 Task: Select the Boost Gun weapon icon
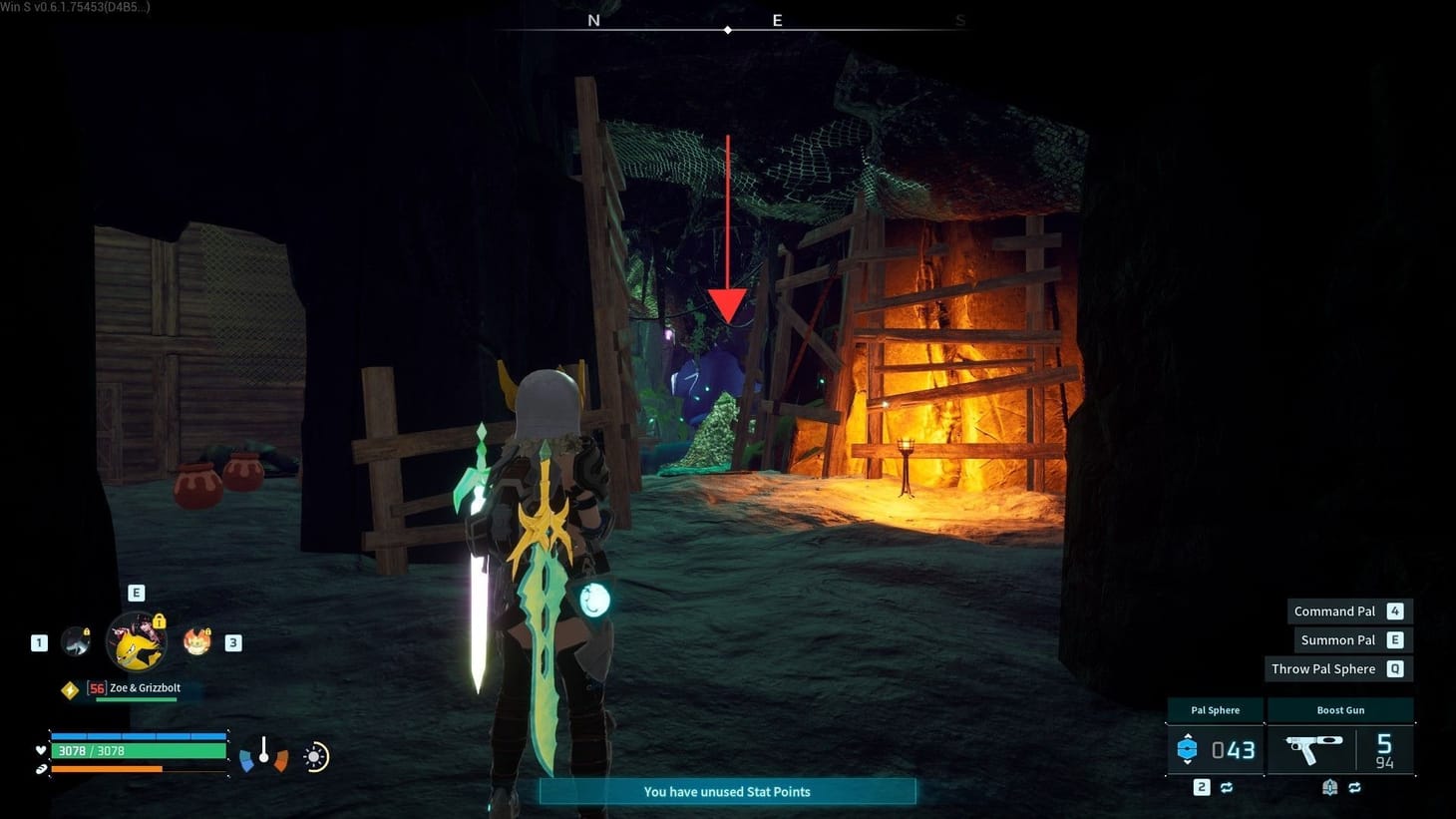(x=1313, y=750)
